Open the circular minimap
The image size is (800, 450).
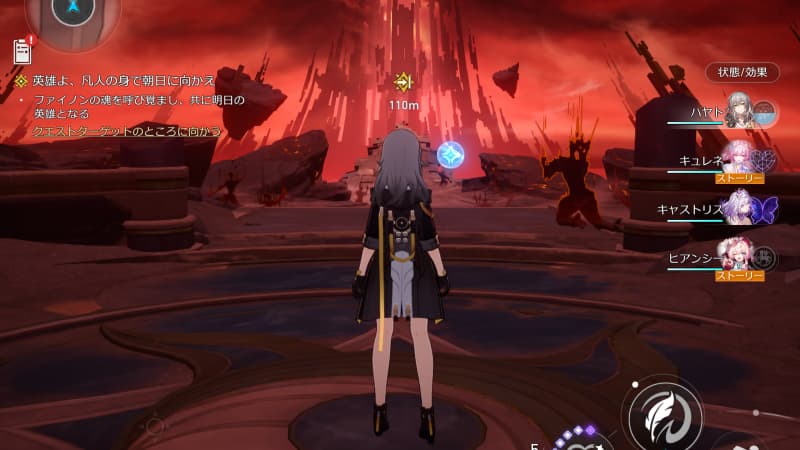[72, 14]
